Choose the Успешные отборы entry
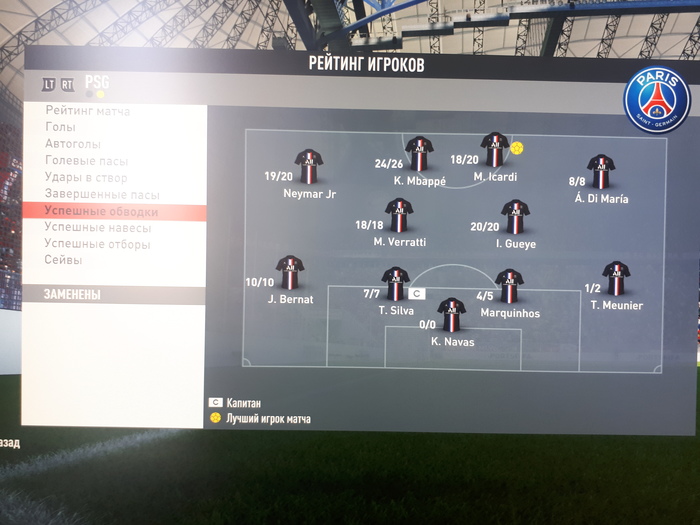The image size is (700, 525). [x=97, y=244]
